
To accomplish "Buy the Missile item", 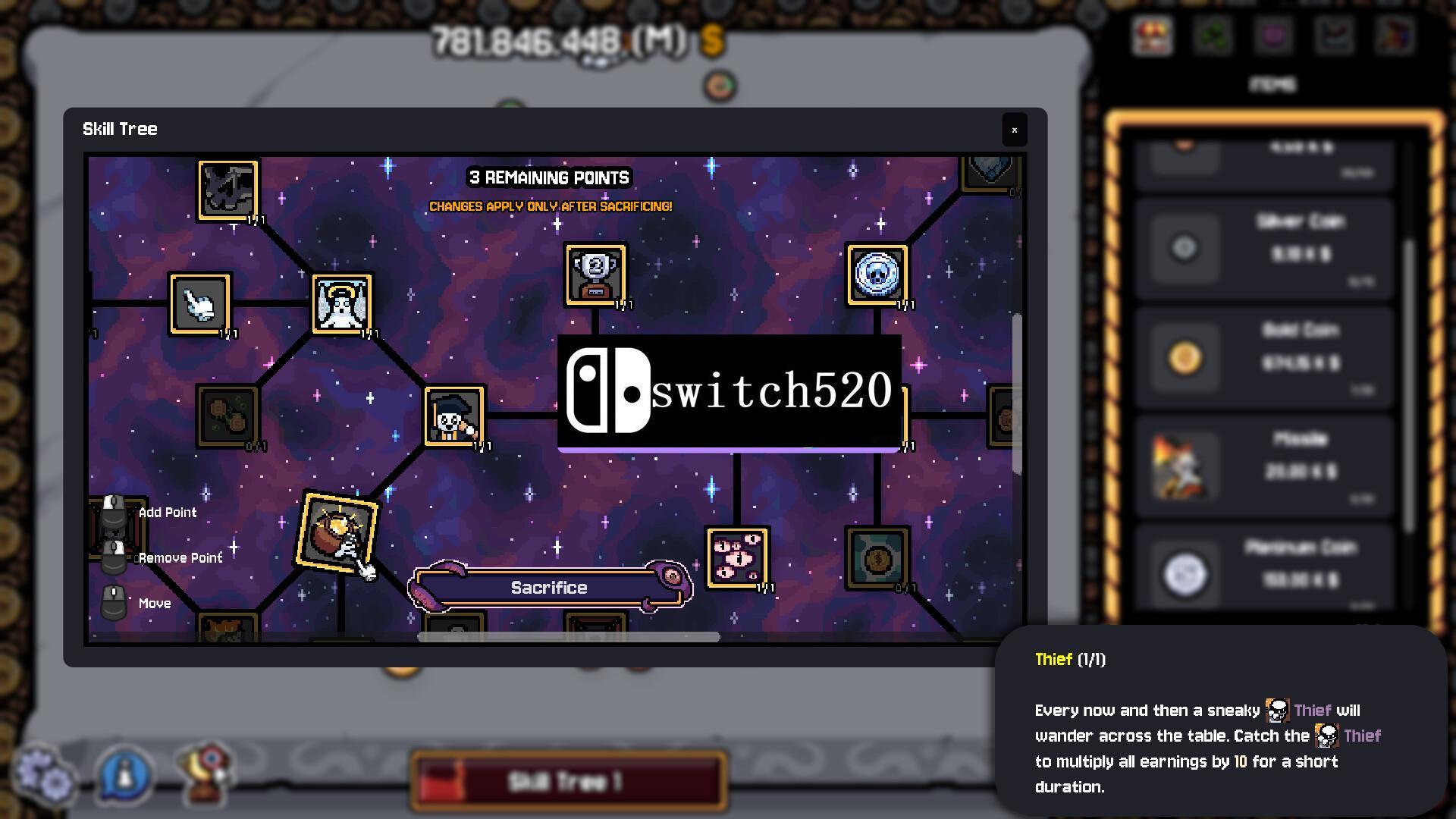I will pos(1264,466).
